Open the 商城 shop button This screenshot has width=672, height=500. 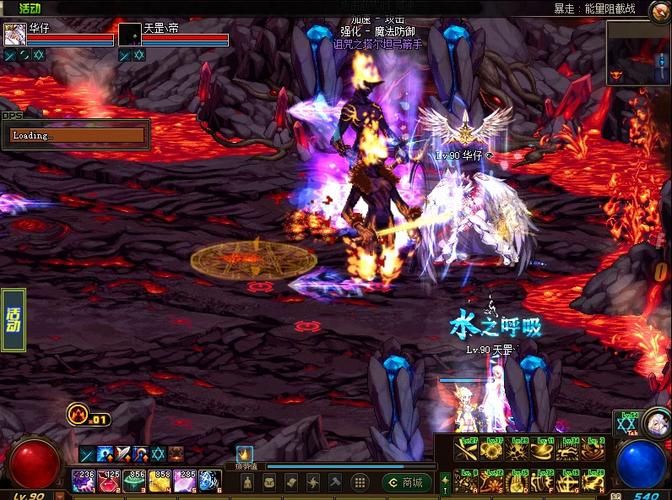(410, 482)
